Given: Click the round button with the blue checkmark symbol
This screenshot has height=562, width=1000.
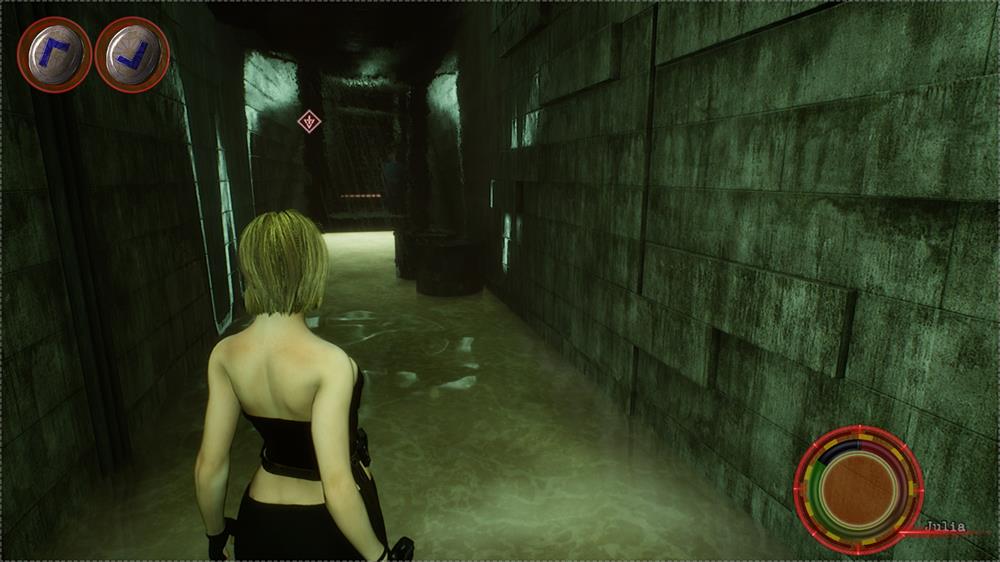Looking at the screenshot, I should click(132, 55).
